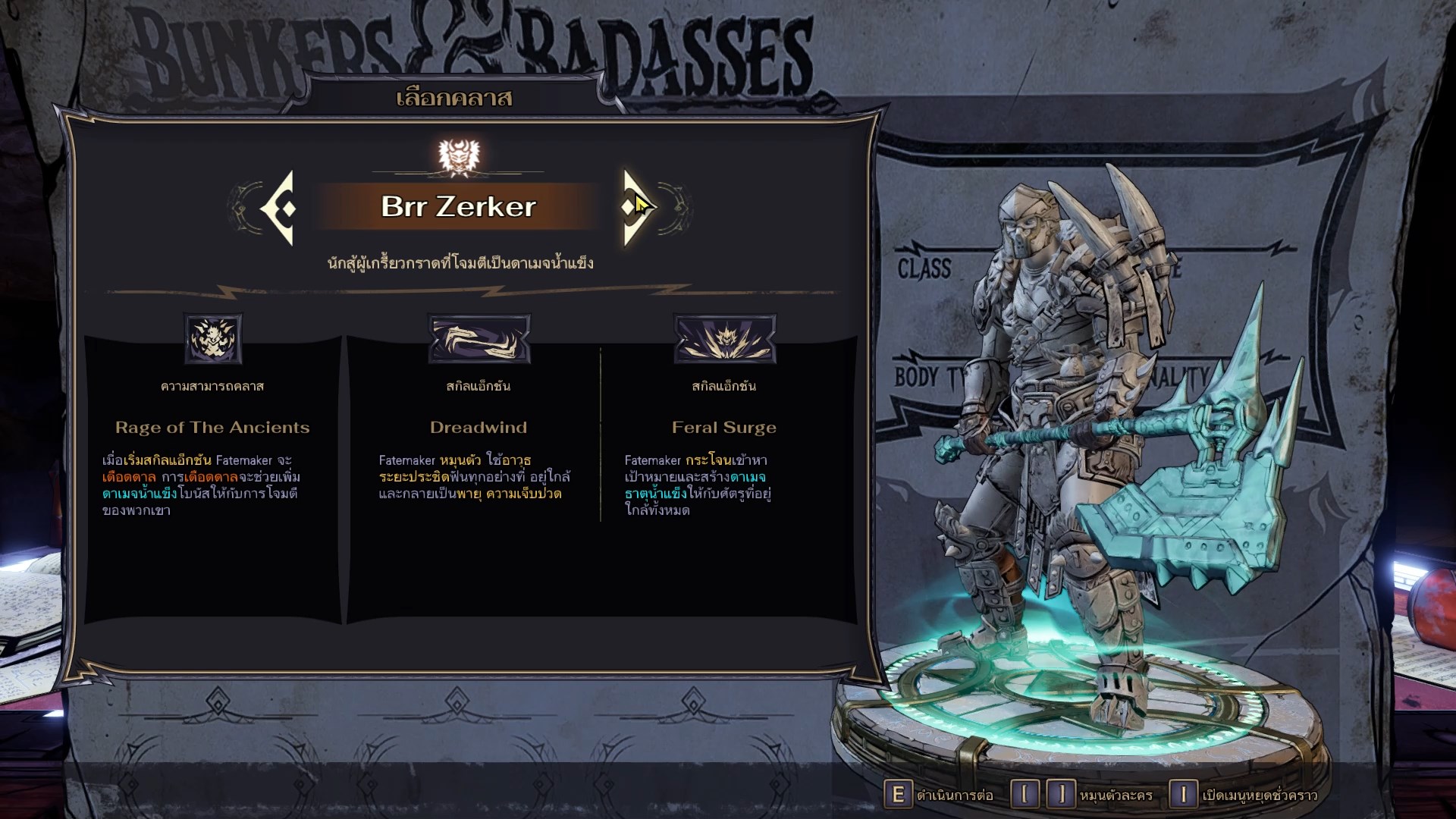Choose the Feral Surge action skill icon
1456x819 pixels.
point(724,338)
